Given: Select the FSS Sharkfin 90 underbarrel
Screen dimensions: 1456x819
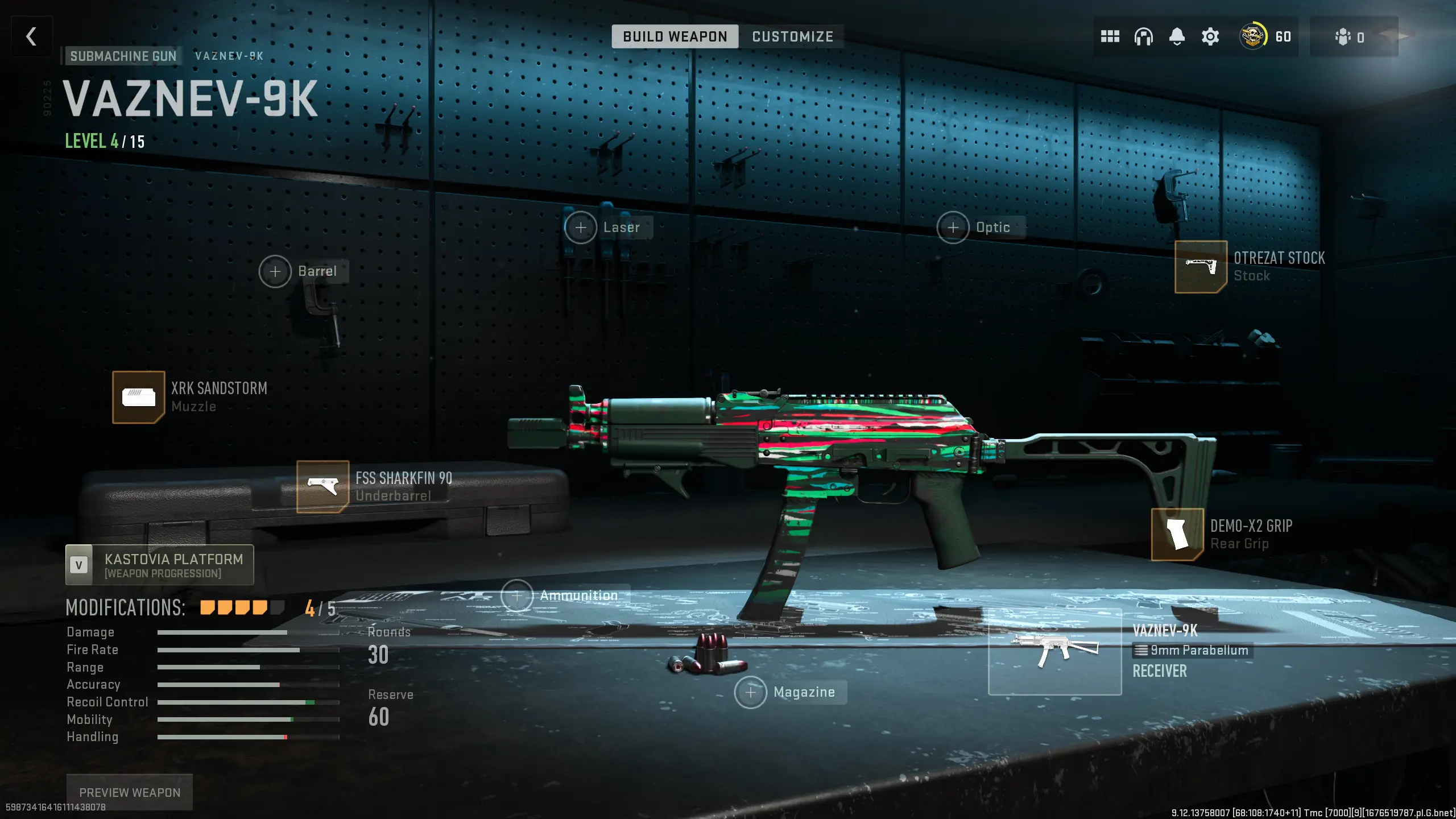Looking at the screenshot, I should 324,487.
